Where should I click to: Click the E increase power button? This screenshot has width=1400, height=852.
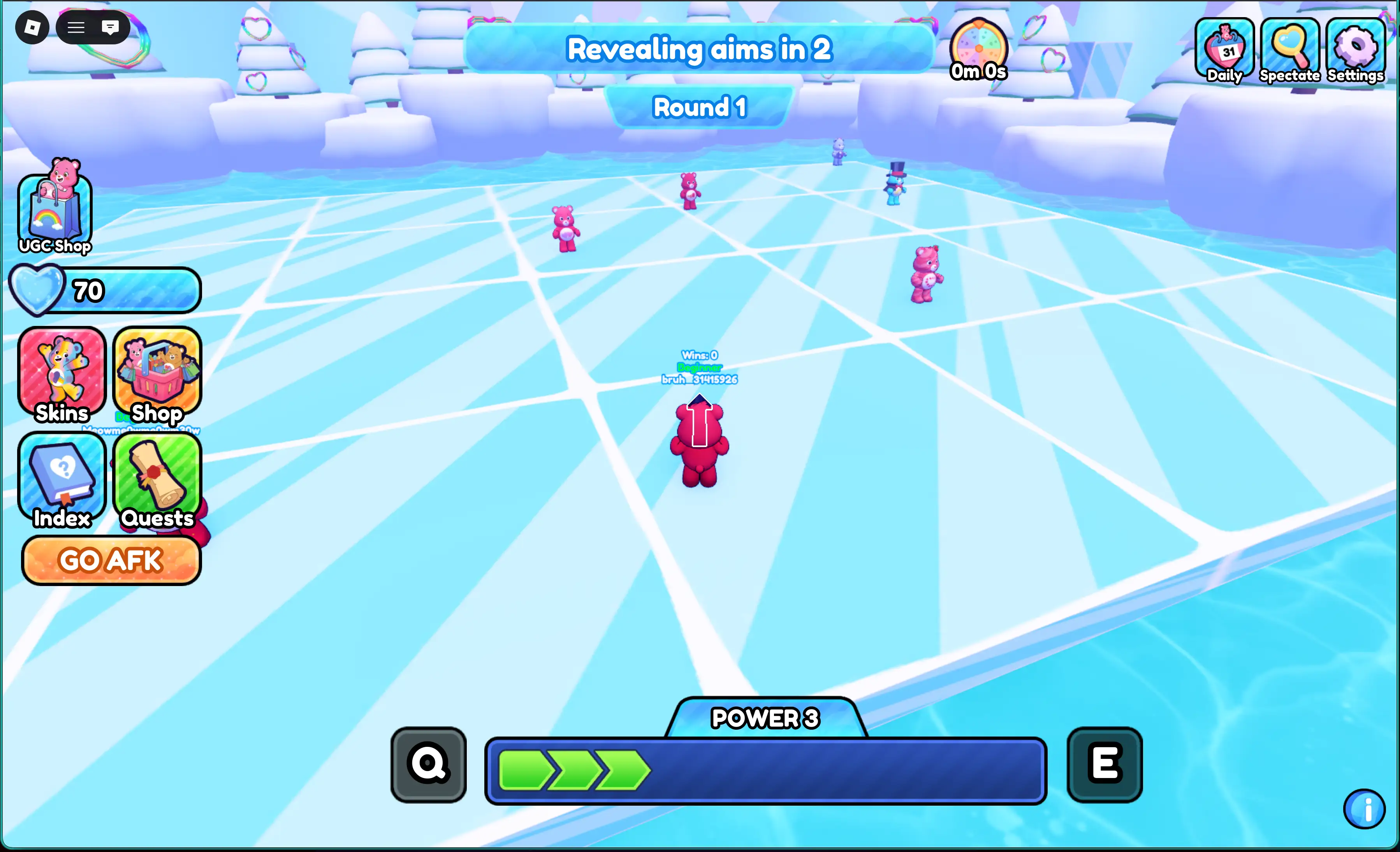pos(1104,764)
